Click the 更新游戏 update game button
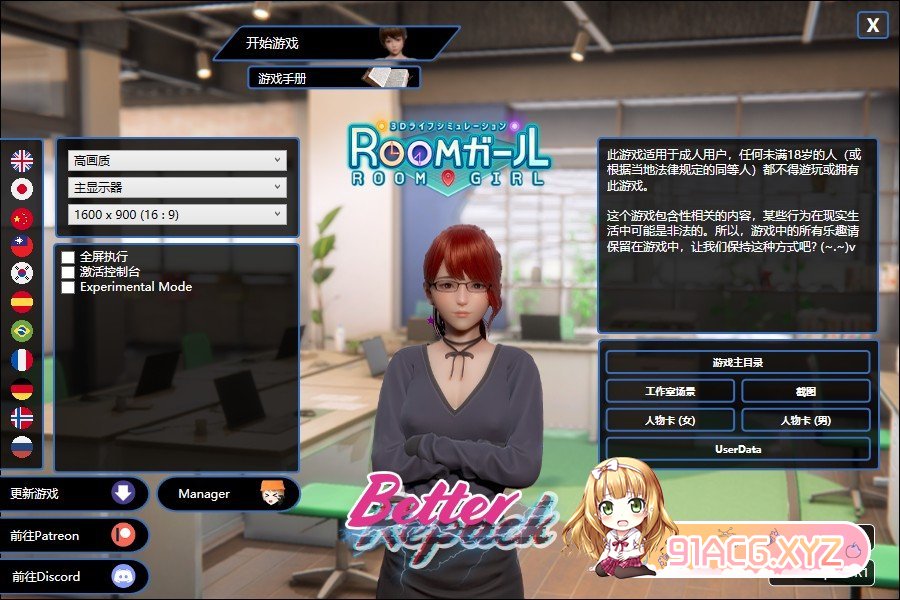Image resolution: width=900 pixels, height=600 pixels. click(74, 494)
